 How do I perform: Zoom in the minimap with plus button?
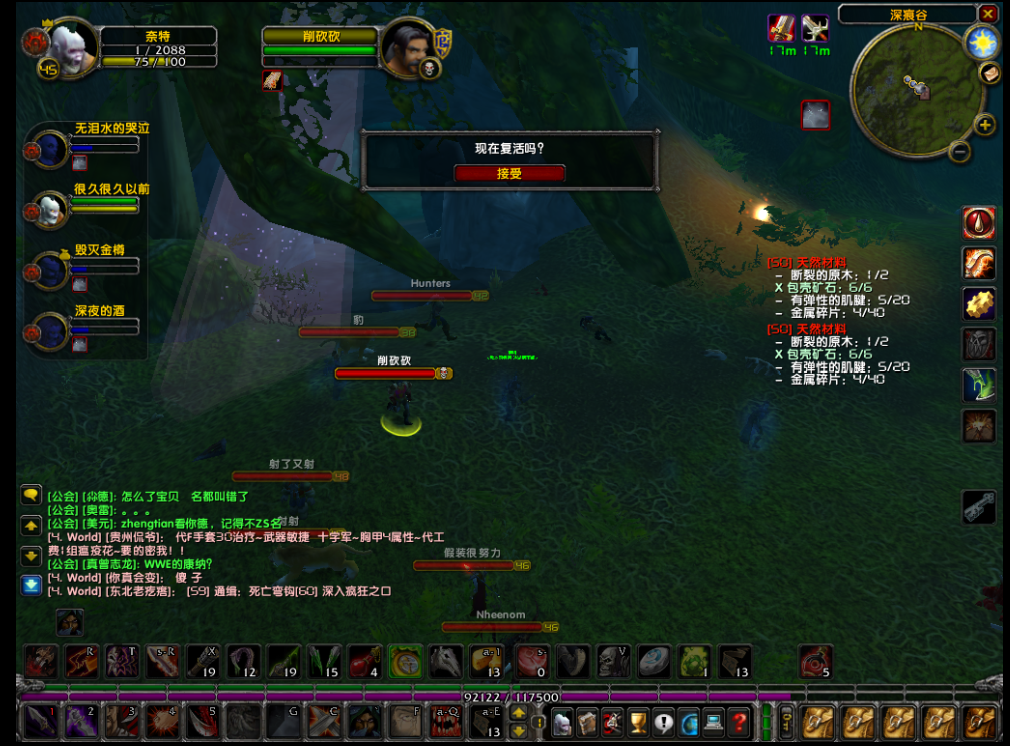[985, 125]
